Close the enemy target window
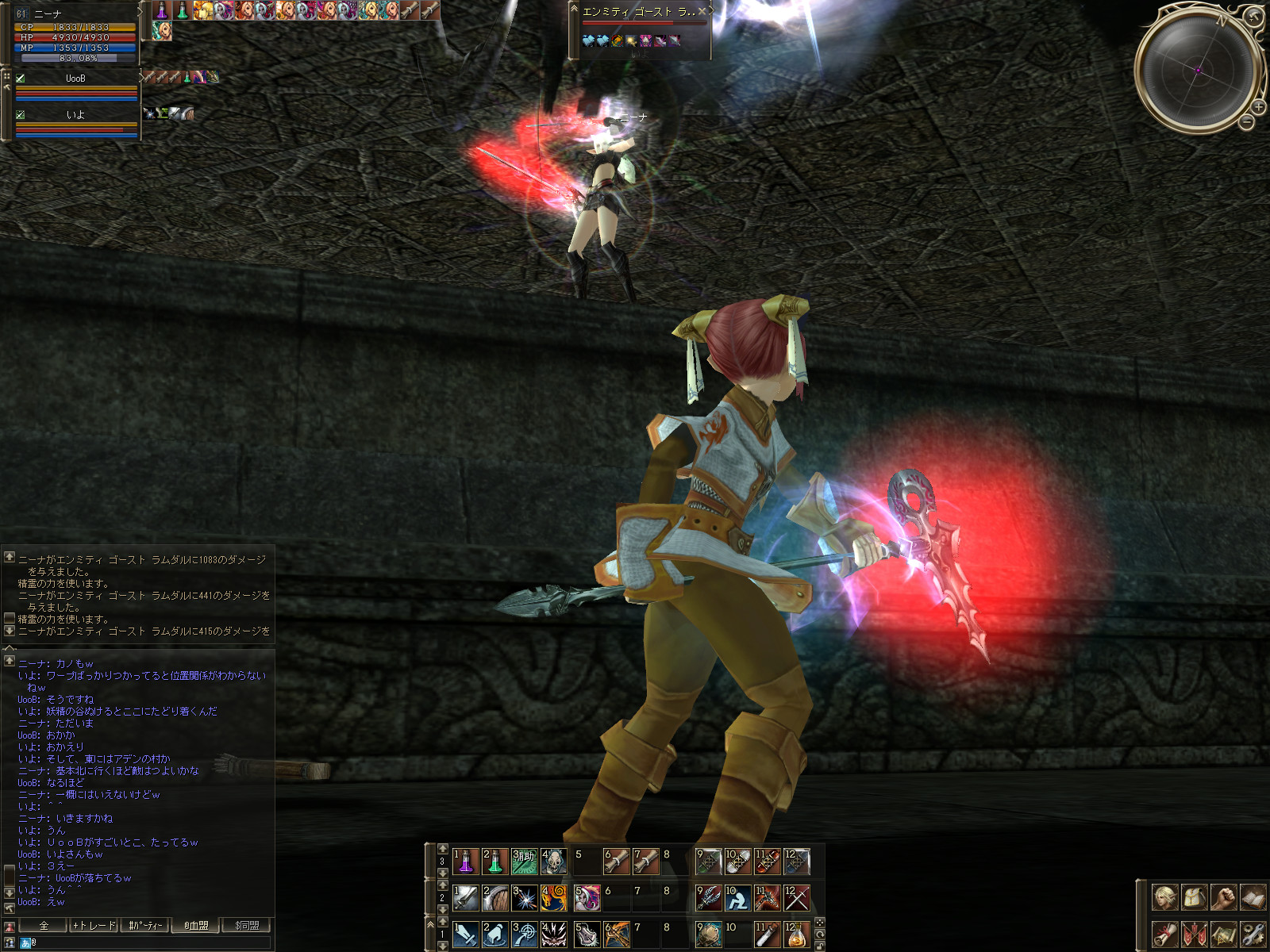 tap(702, 12)
